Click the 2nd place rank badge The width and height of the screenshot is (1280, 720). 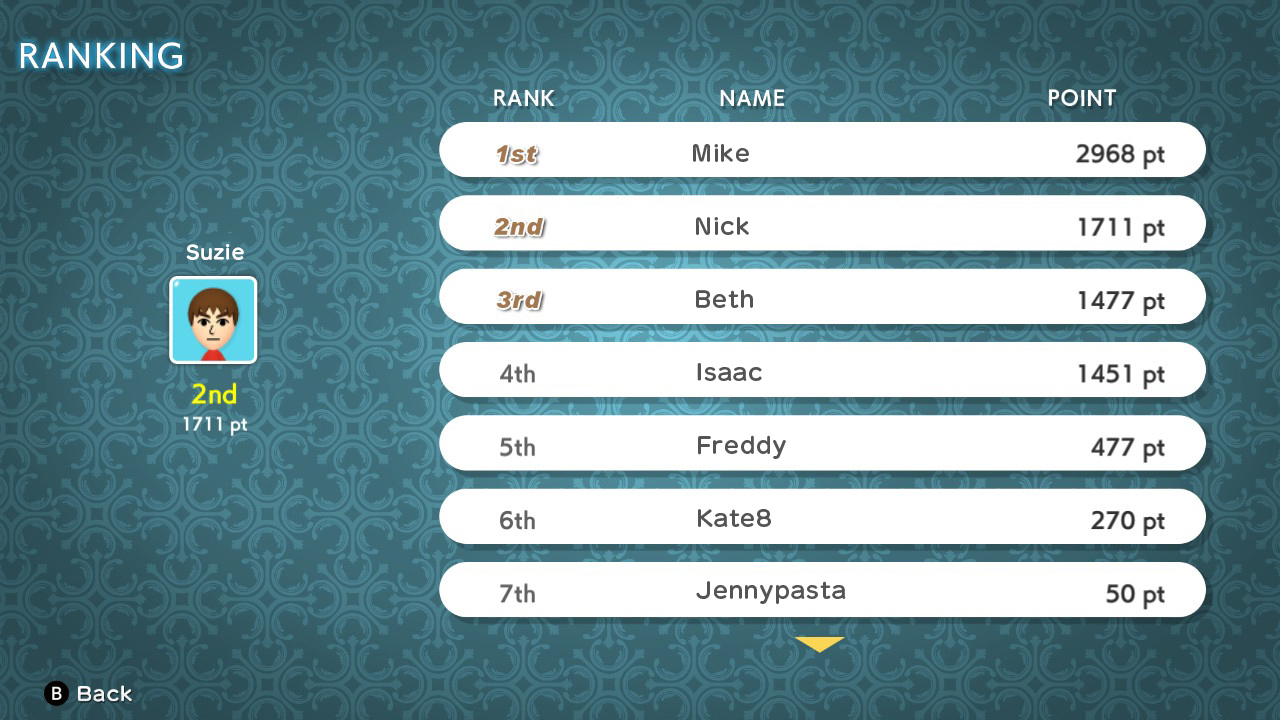[x=518, y=226]
